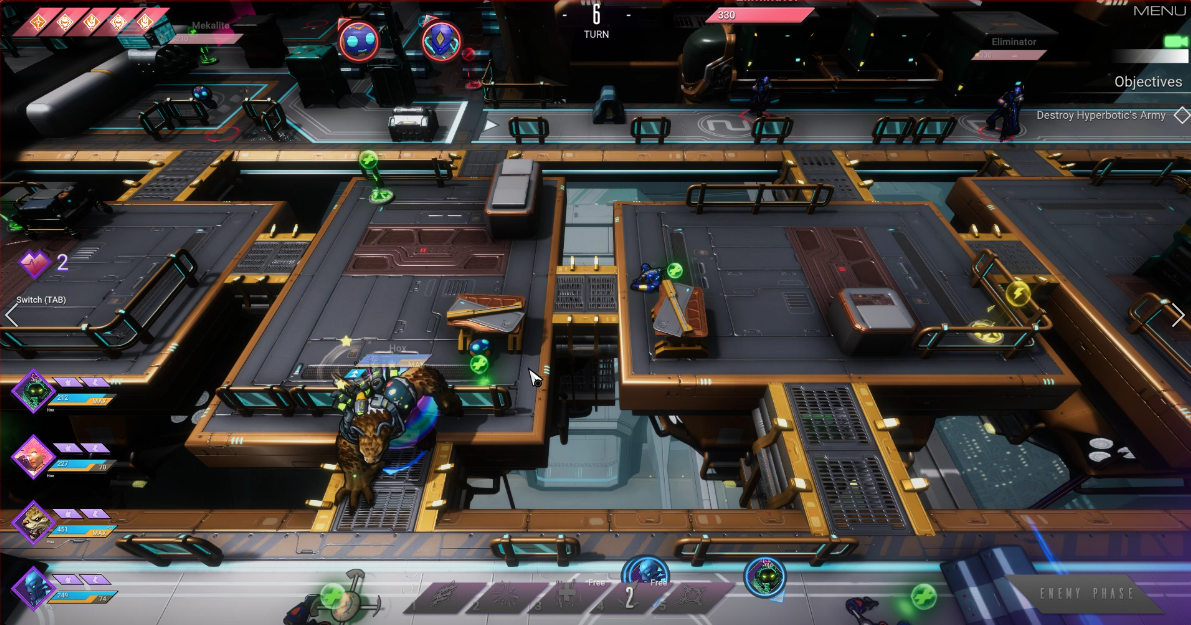Activate the burst ability in slot 2

pos(506,597)
